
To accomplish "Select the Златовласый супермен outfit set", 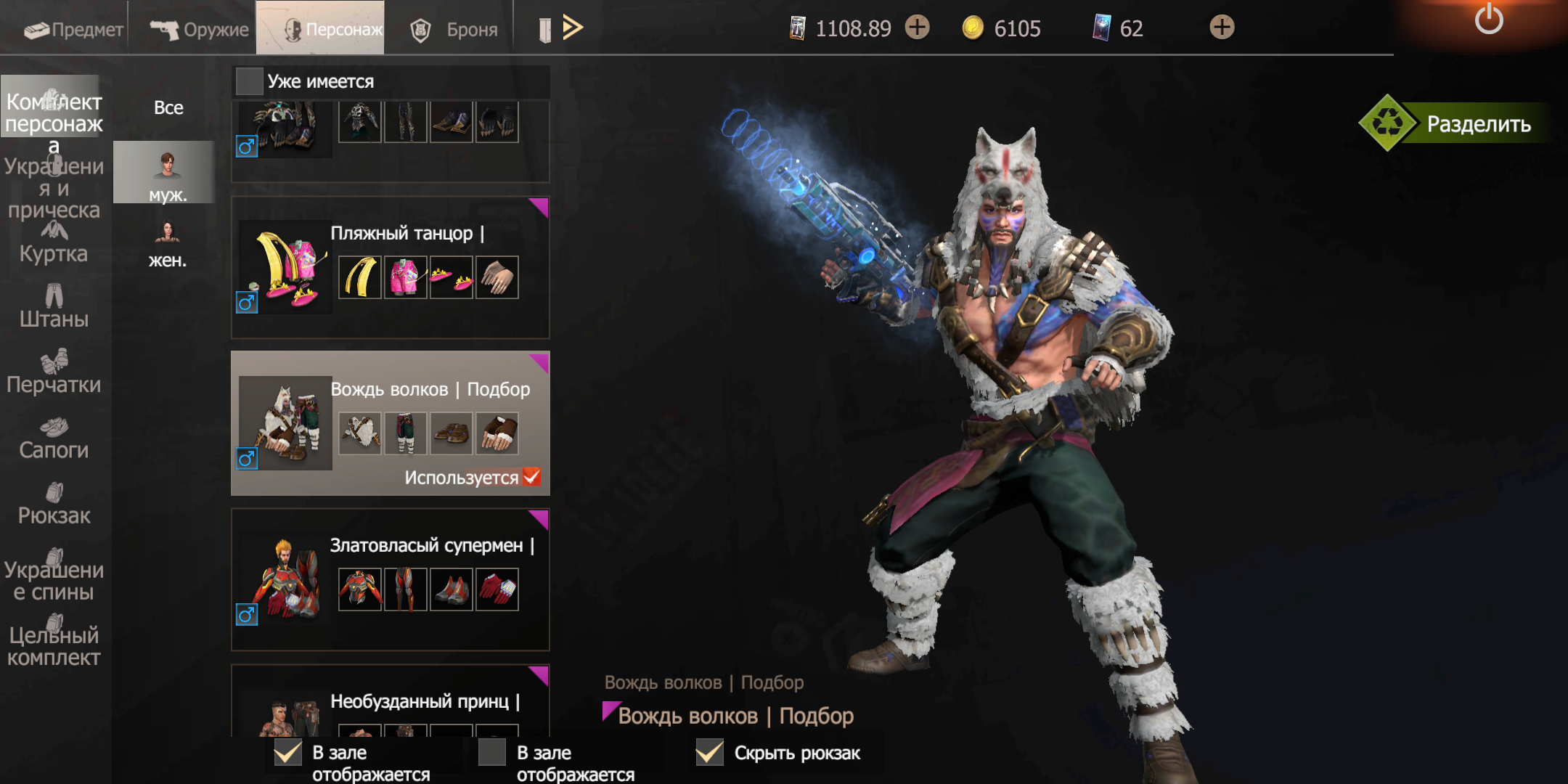I will pyautogui.click(x=390, y=579).
